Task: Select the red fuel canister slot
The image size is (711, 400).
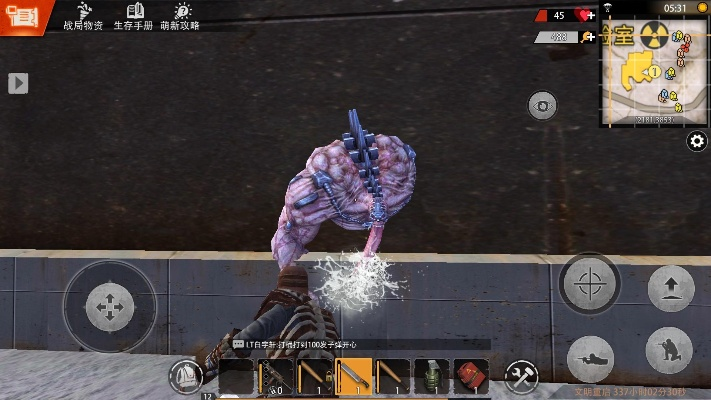Action: pos(471,376)
